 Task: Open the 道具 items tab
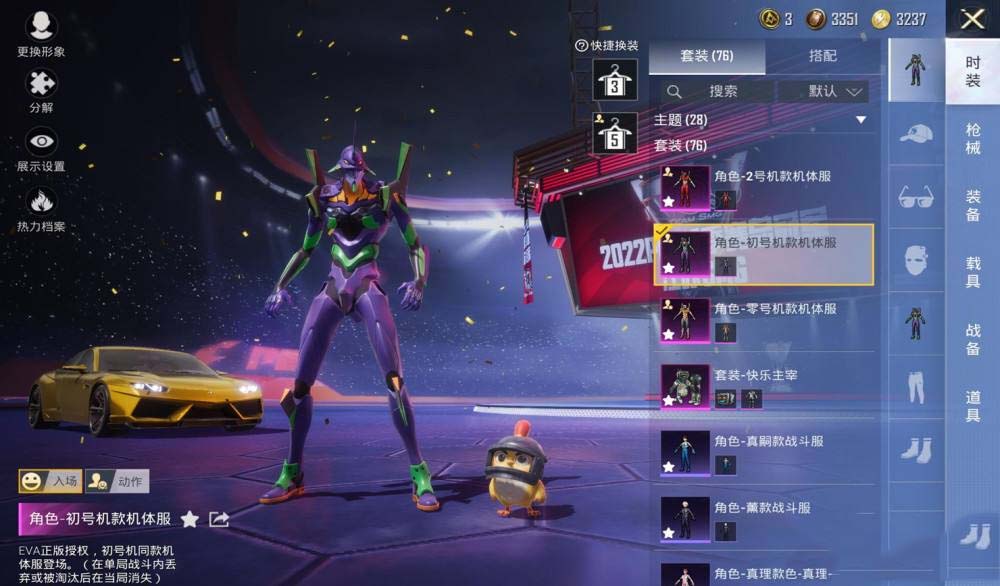coord(973,405)
